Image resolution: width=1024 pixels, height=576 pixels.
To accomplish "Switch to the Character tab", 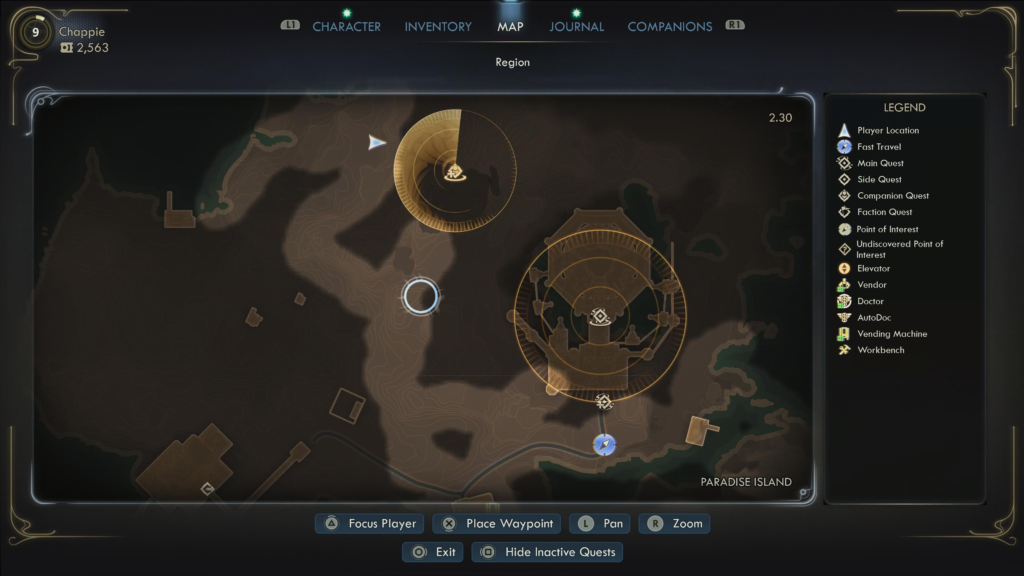I will [x=346, y=27].
